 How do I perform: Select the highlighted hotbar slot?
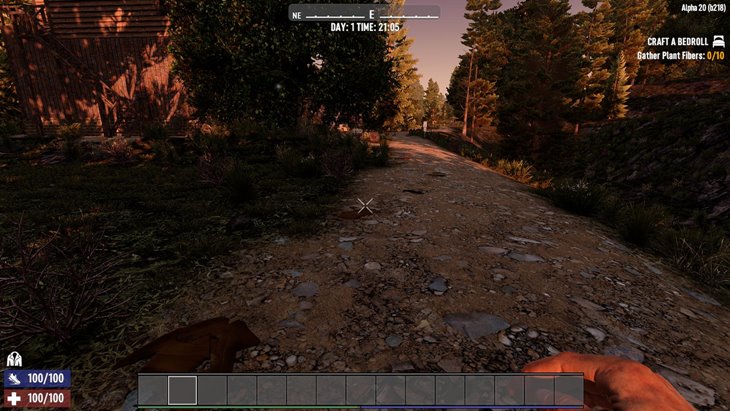click(182, 390)
